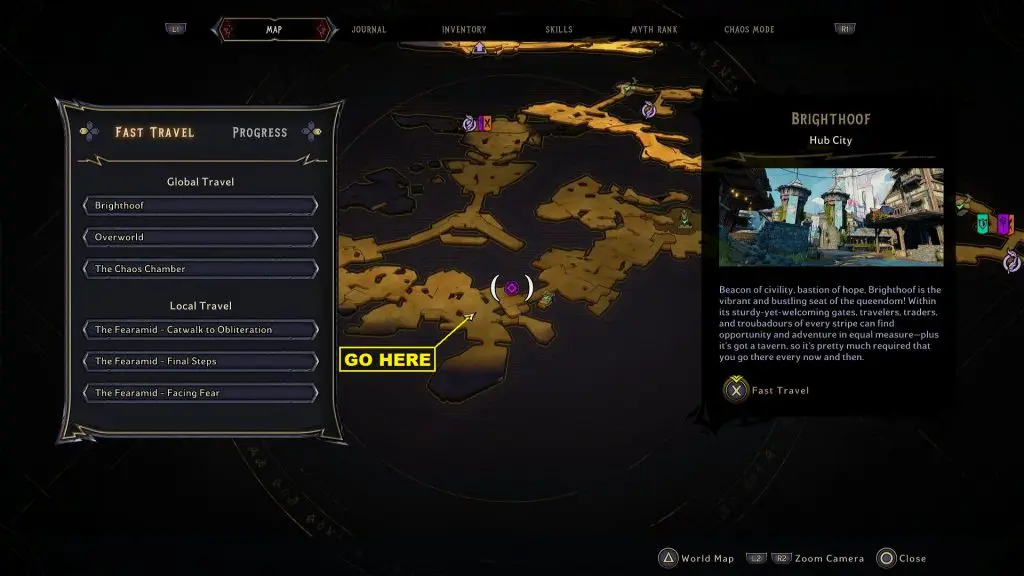1024x576 pixels.
Task: Open the Chaos Mode tab
Action: tap(749, 30)
